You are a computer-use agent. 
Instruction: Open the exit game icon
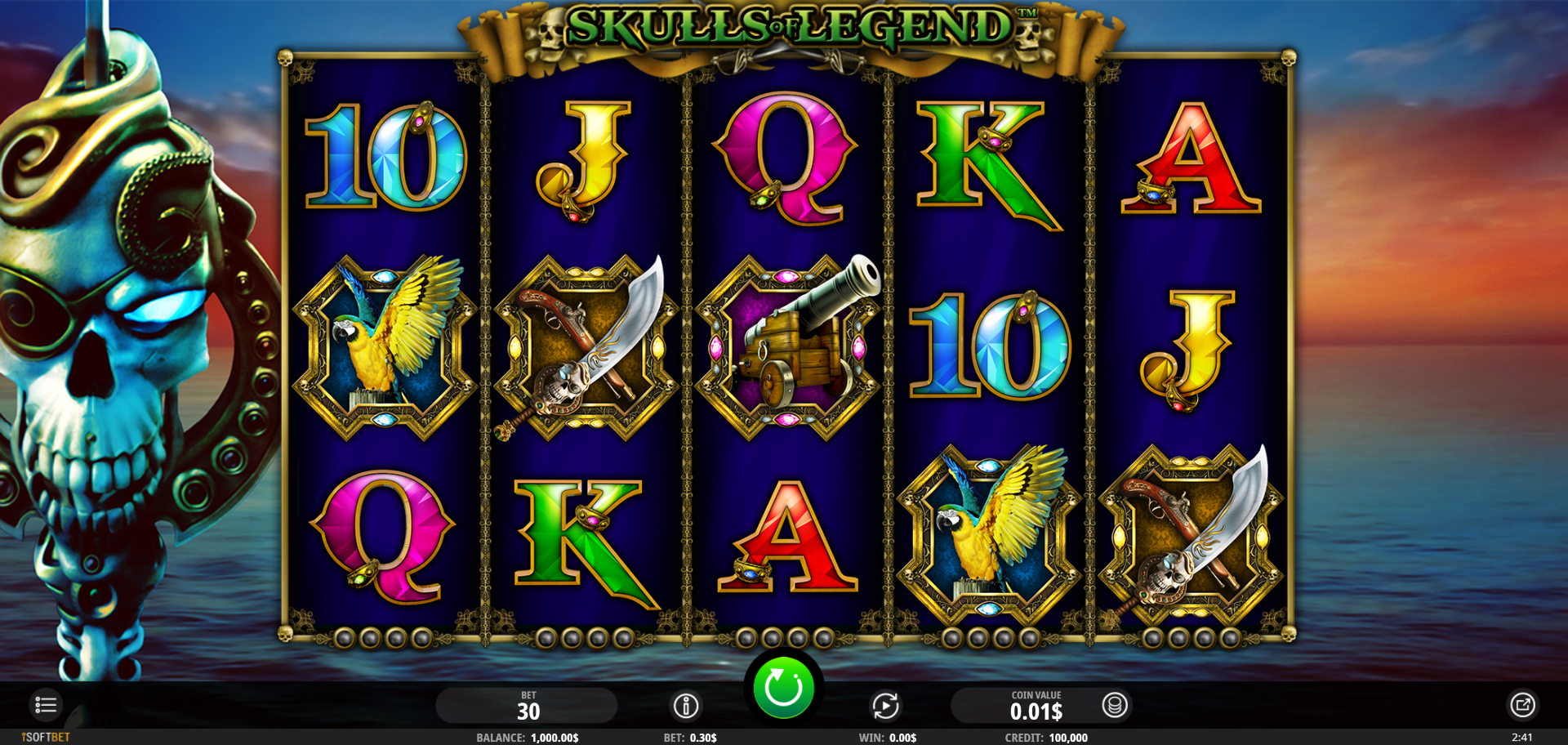pos(1522,705)
